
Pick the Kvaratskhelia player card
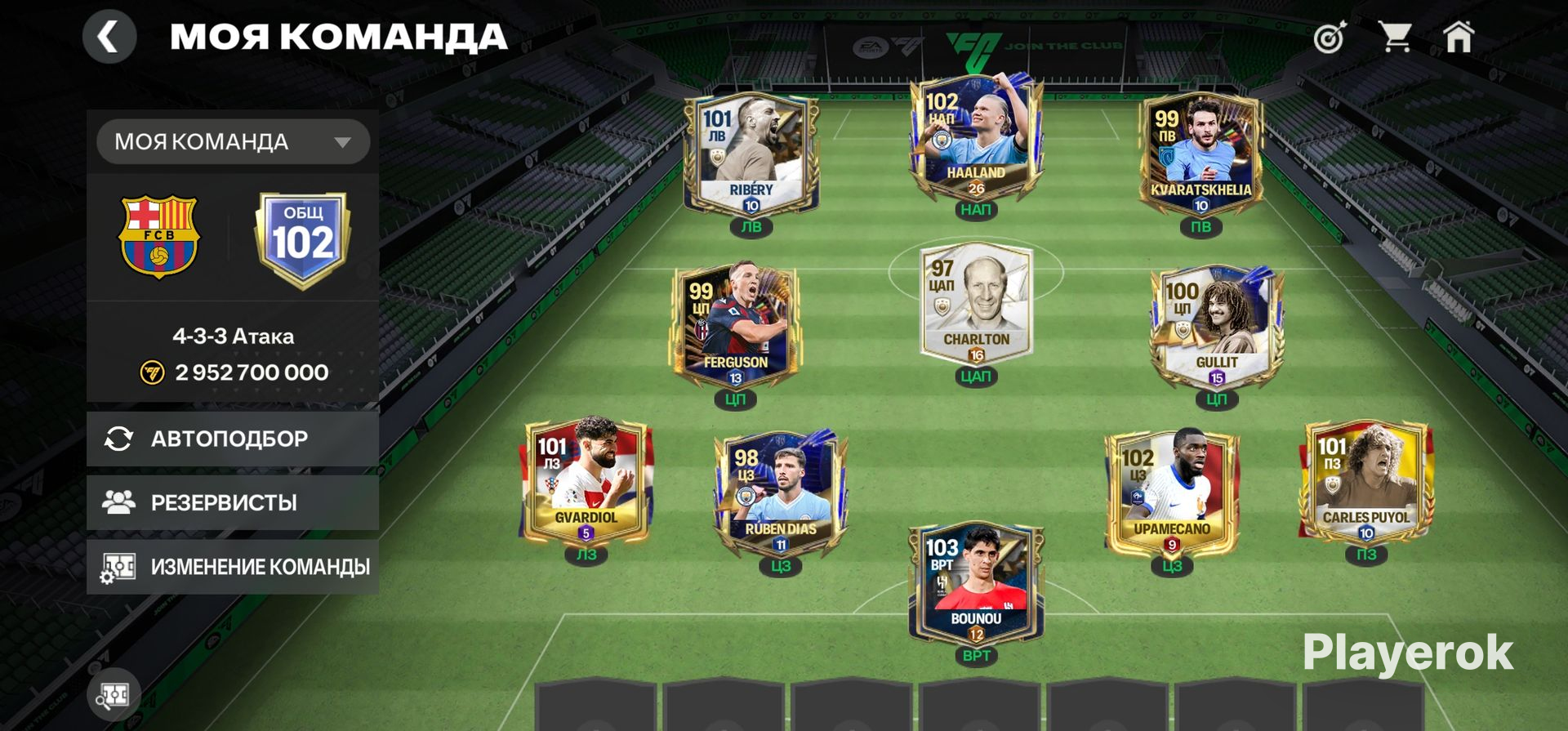(1200, 157)
